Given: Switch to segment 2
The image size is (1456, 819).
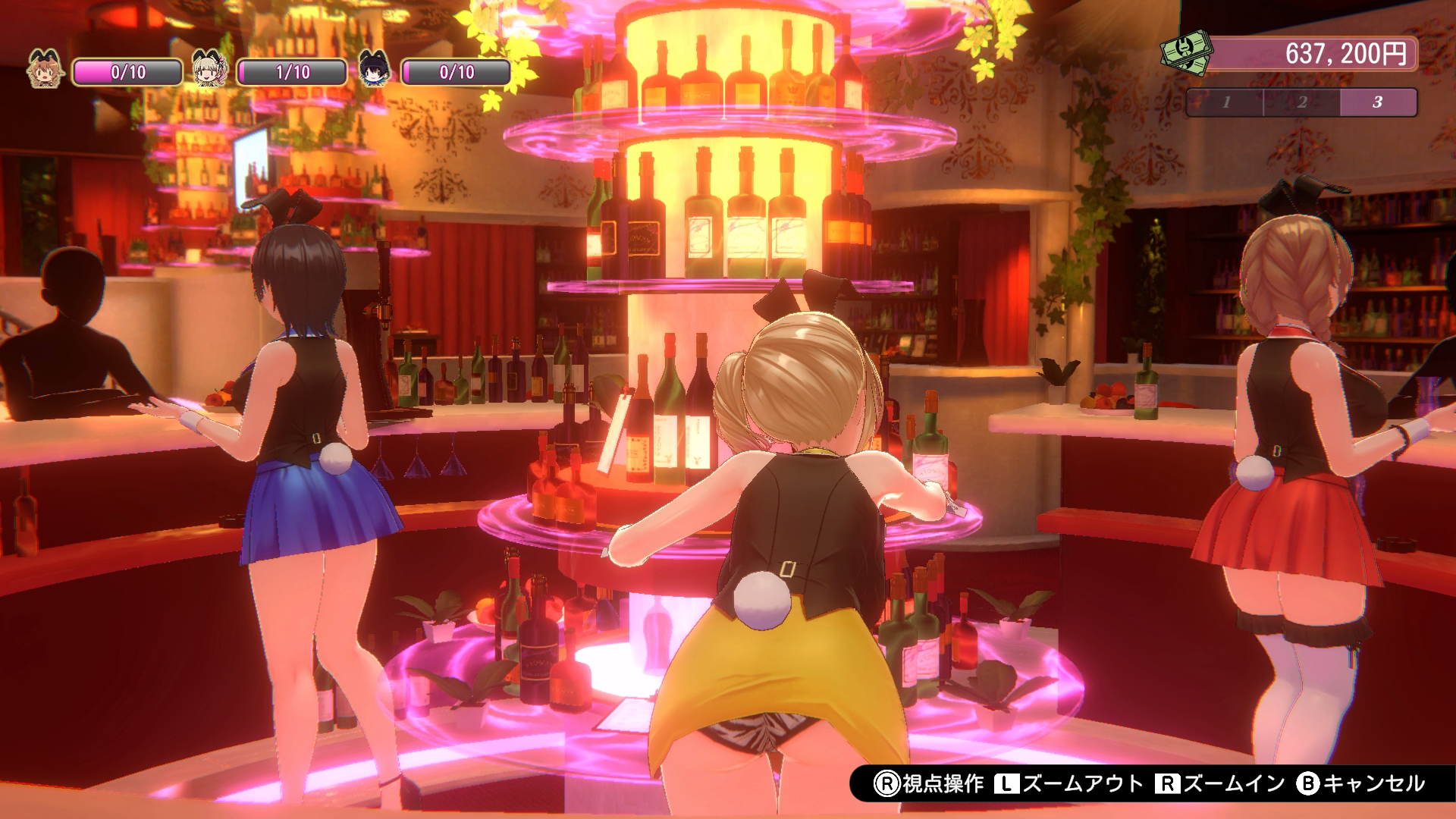Looking at the screenshot, I should point(1302,102).
